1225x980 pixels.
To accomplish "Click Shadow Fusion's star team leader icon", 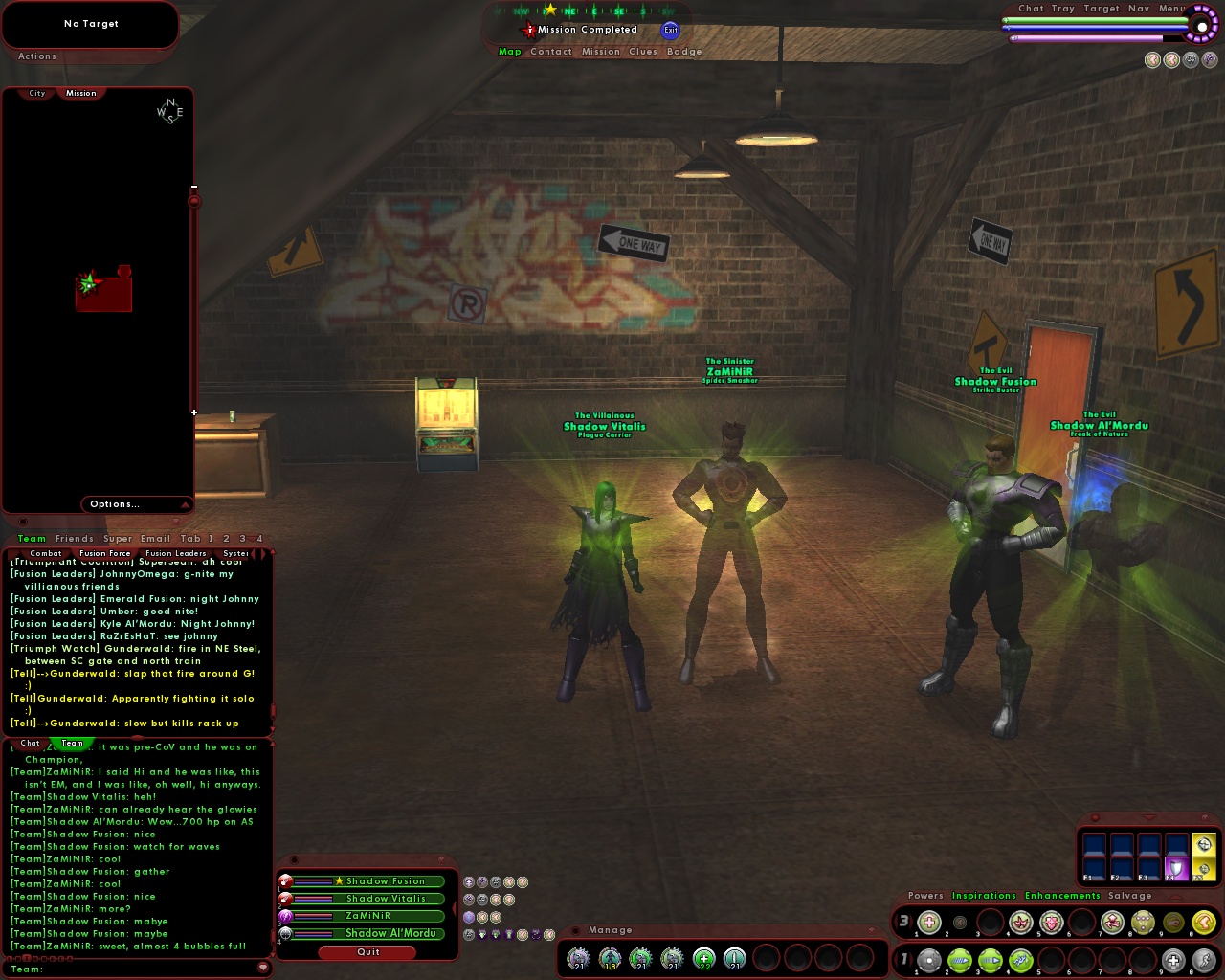I will [338, 881].
